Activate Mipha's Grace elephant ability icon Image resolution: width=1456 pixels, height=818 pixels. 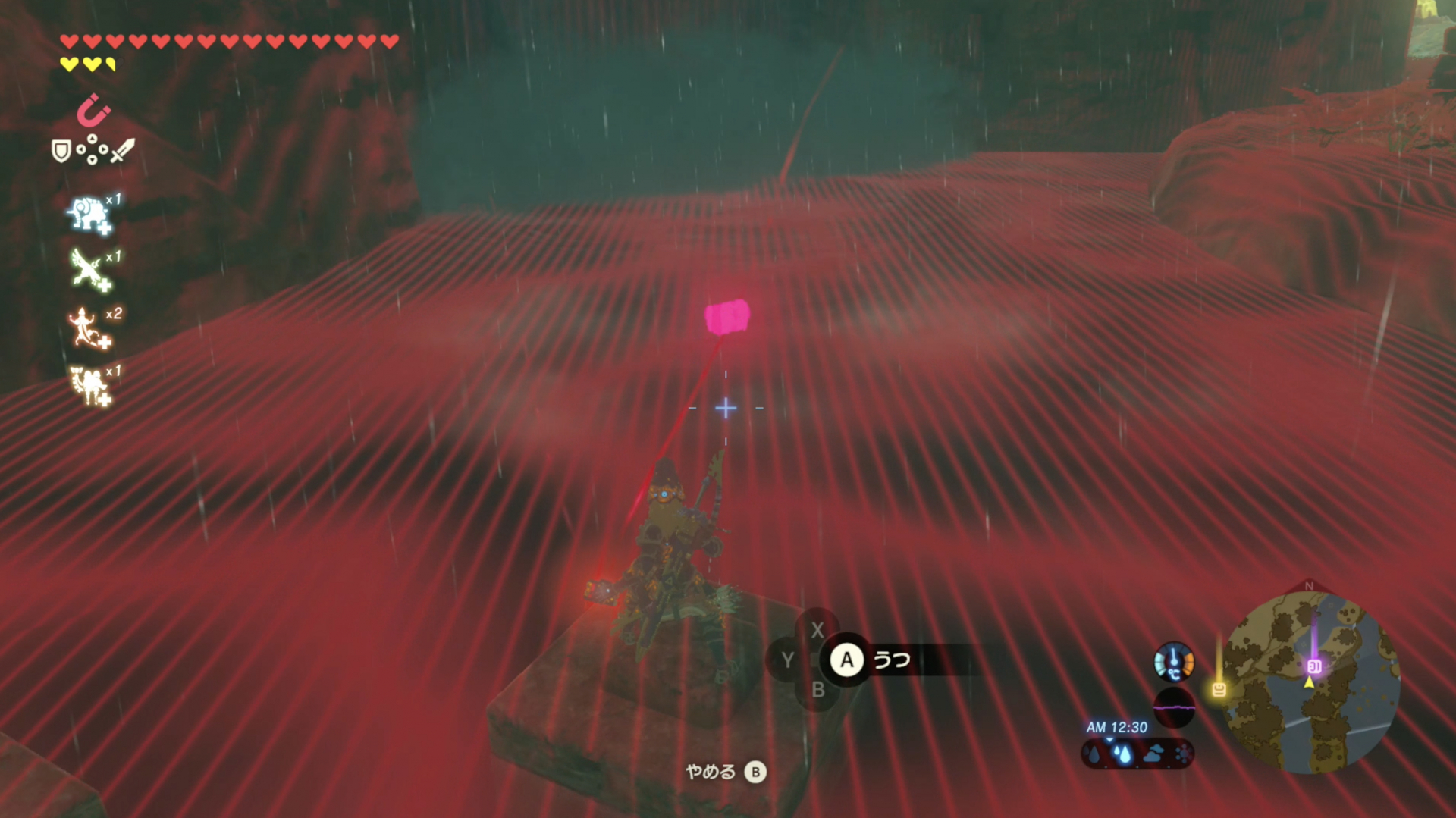pos(90,215)
